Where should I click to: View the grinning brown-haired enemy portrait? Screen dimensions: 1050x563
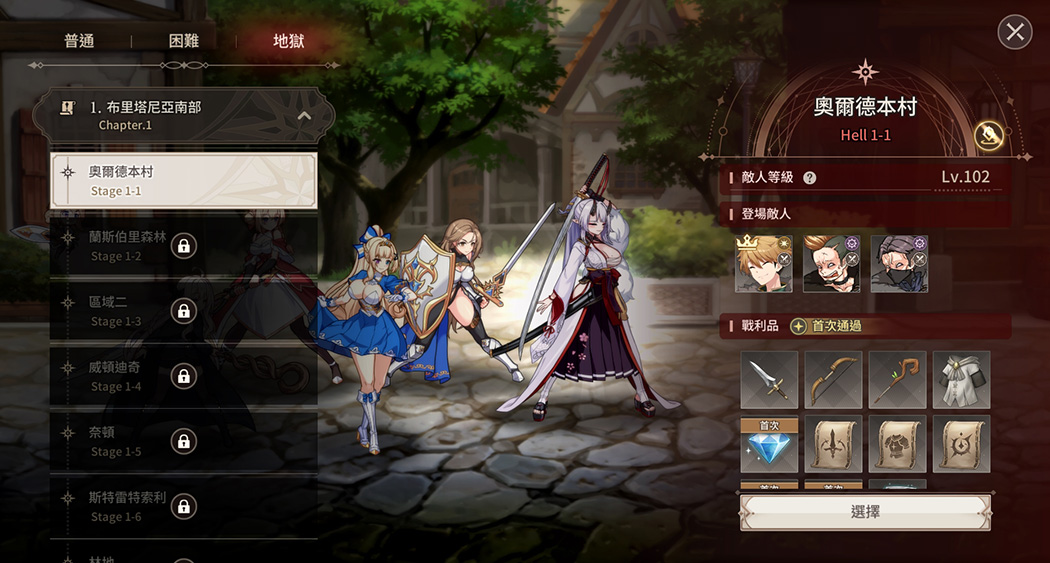831,264
